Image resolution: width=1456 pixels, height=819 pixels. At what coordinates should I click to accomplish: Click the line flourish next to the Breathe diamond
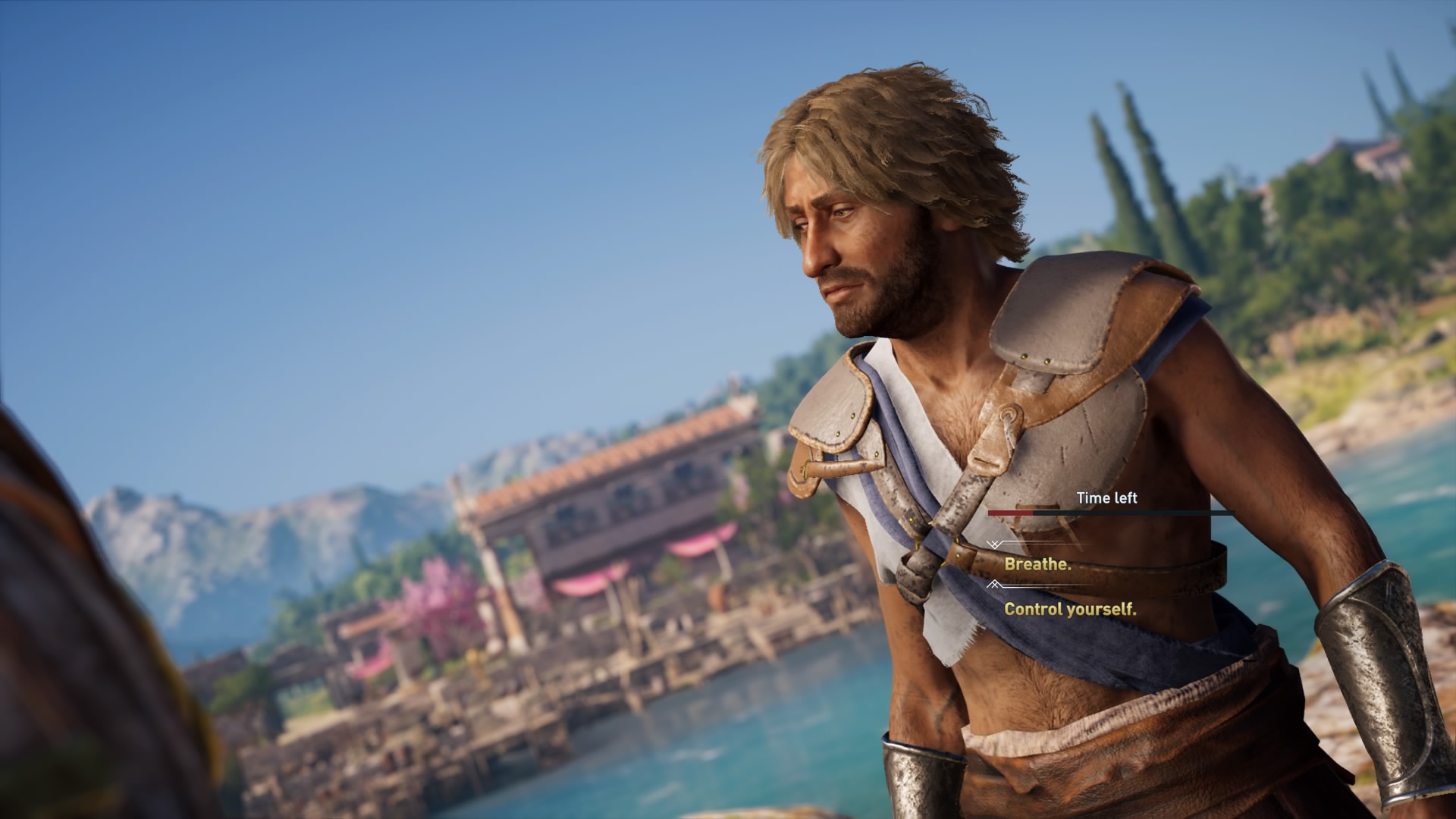tap(1046, 542)
